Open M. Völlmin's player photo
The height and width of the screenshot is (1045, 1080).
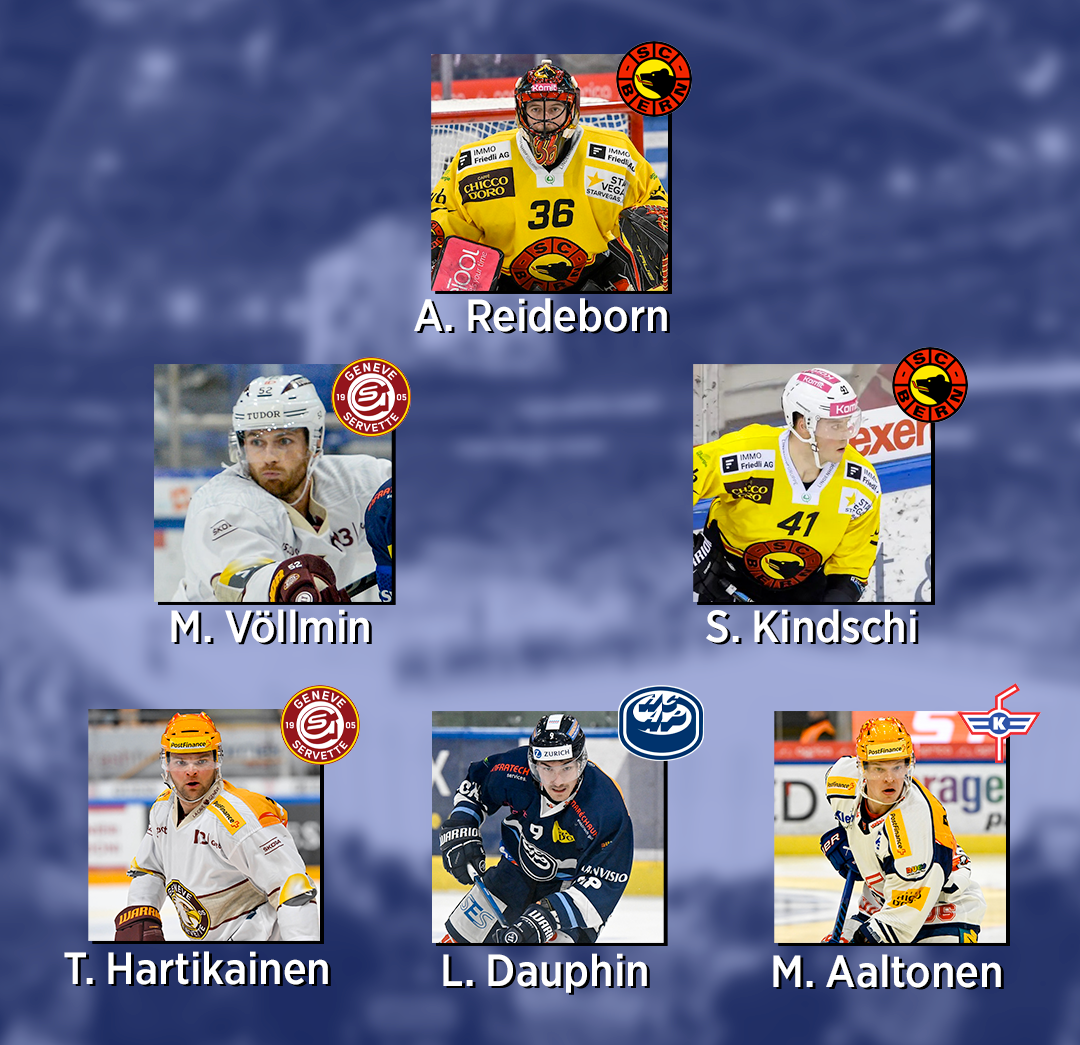(x=272, y=483)
